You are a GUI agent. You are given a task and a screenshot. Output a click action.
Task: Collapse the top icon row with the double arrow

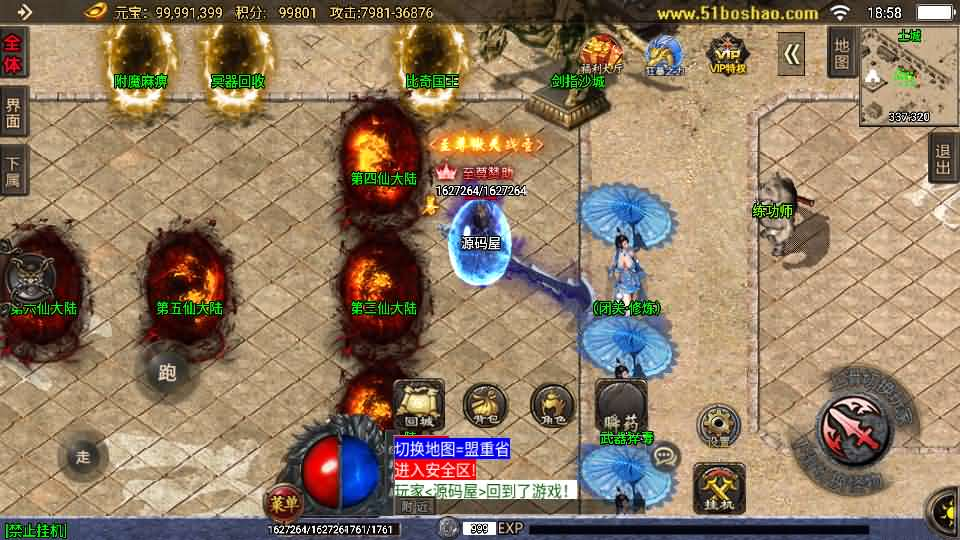click(x=792, y=54)
